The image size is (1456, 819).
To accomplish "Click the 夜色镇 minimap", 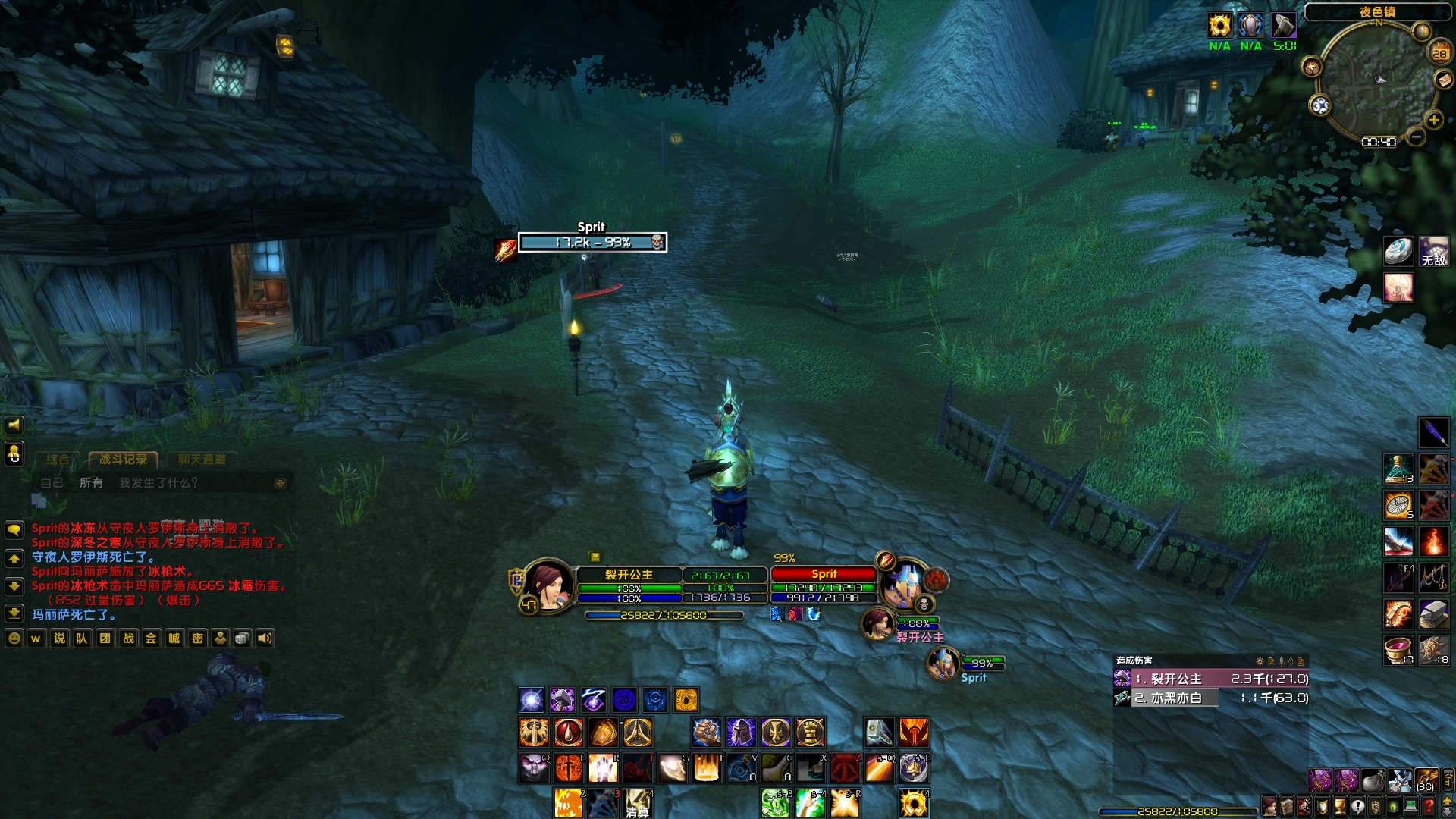I will [1378, 80].
